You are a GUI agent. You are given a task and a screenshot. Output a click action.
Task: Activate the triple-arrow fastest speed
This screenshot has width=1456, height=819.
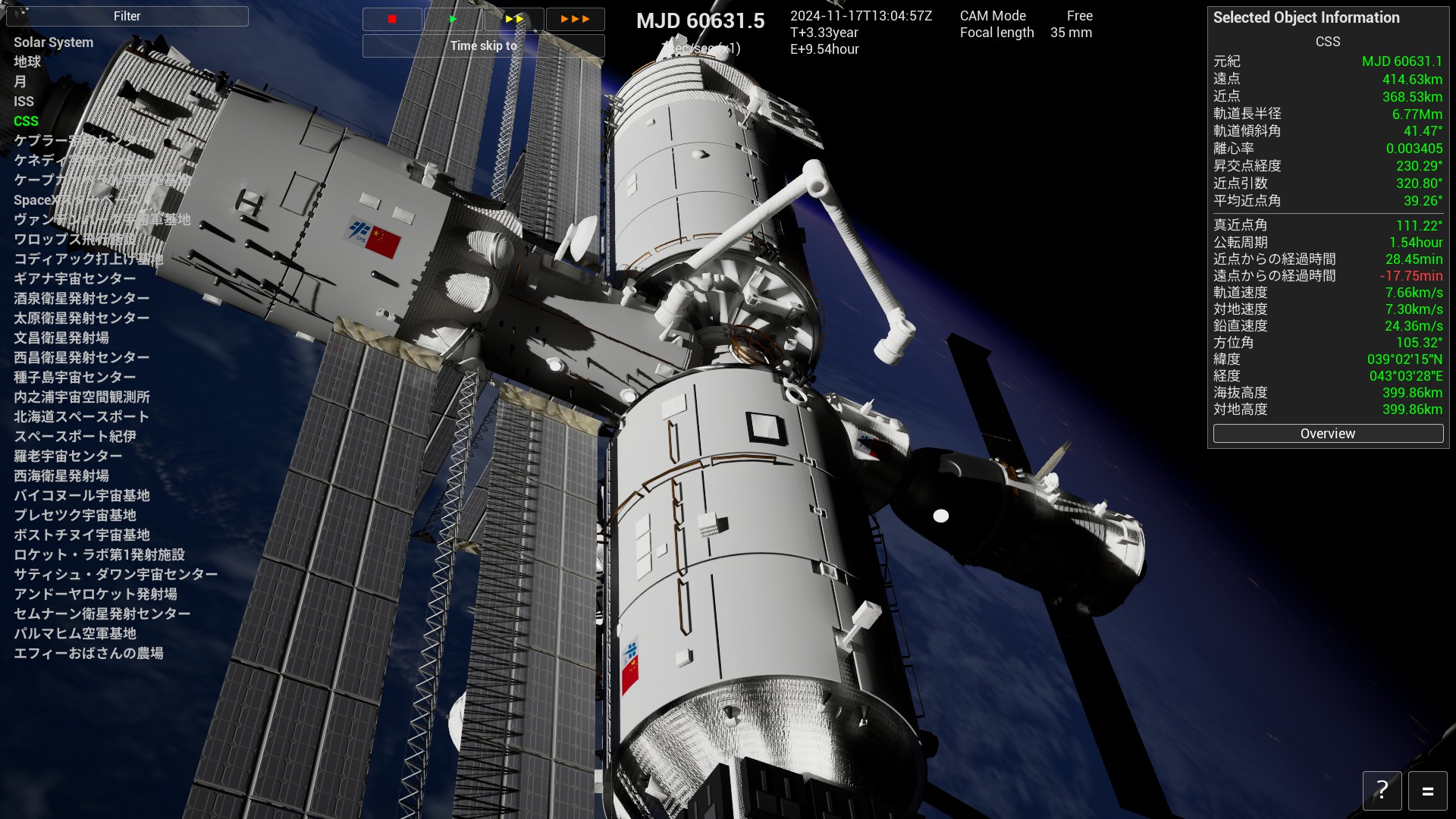575,19
